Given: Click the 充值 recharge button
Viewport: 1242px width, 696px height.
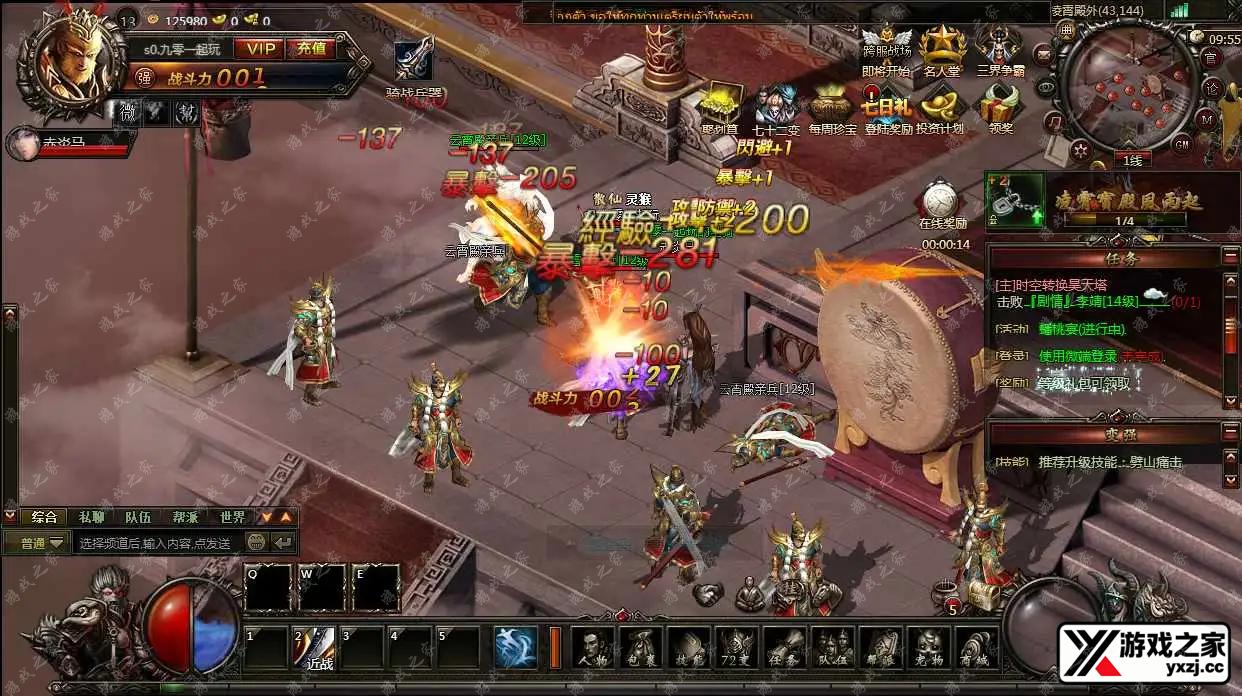Looking at the screenshot, I should pos(310,48).
